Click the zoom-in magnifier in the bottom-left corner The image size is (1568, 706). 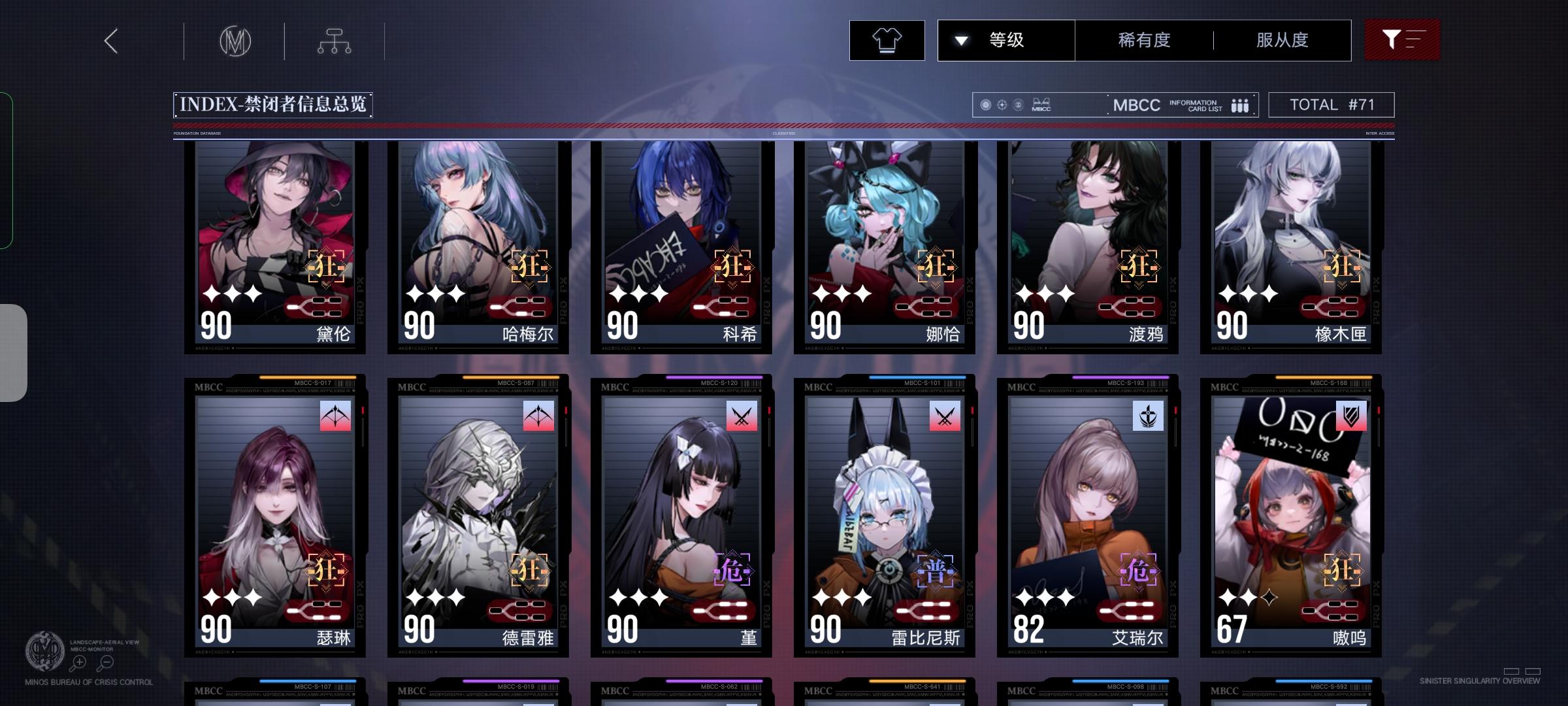click(78, 662)
